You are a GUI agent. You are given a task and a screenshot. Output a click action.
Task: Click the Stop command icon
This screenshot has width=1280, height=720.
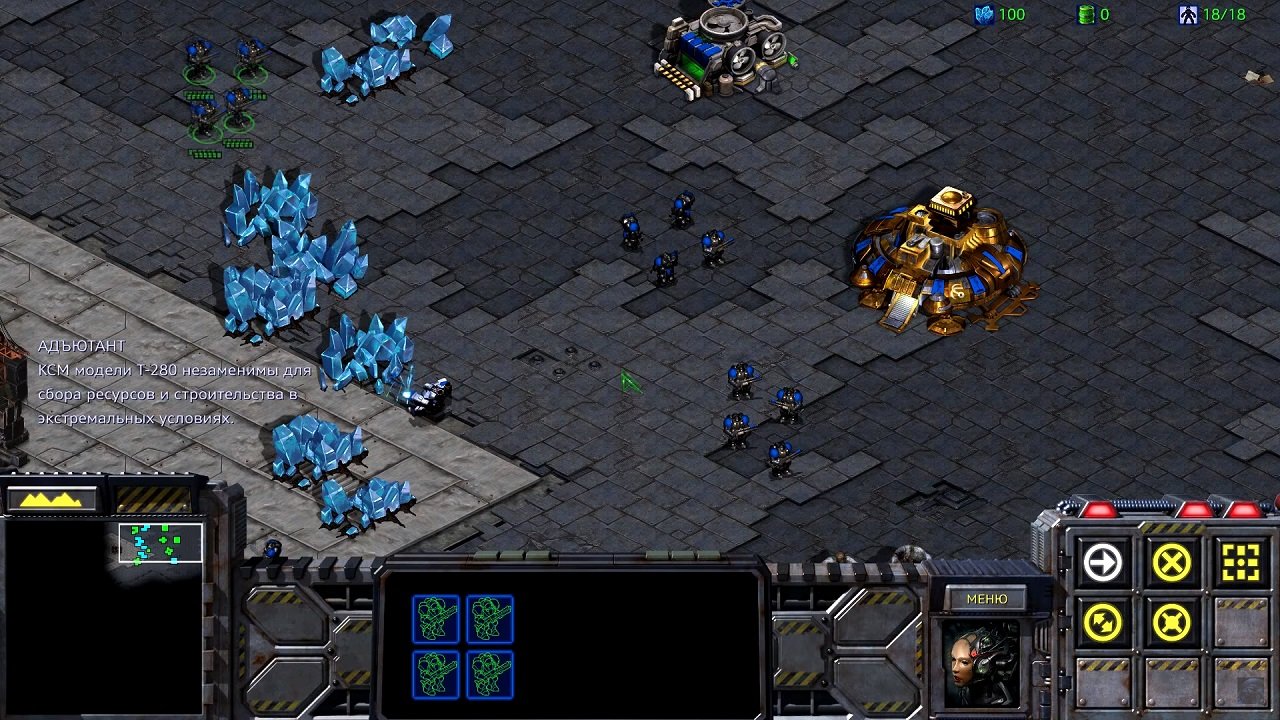[x=1170, y=562]
